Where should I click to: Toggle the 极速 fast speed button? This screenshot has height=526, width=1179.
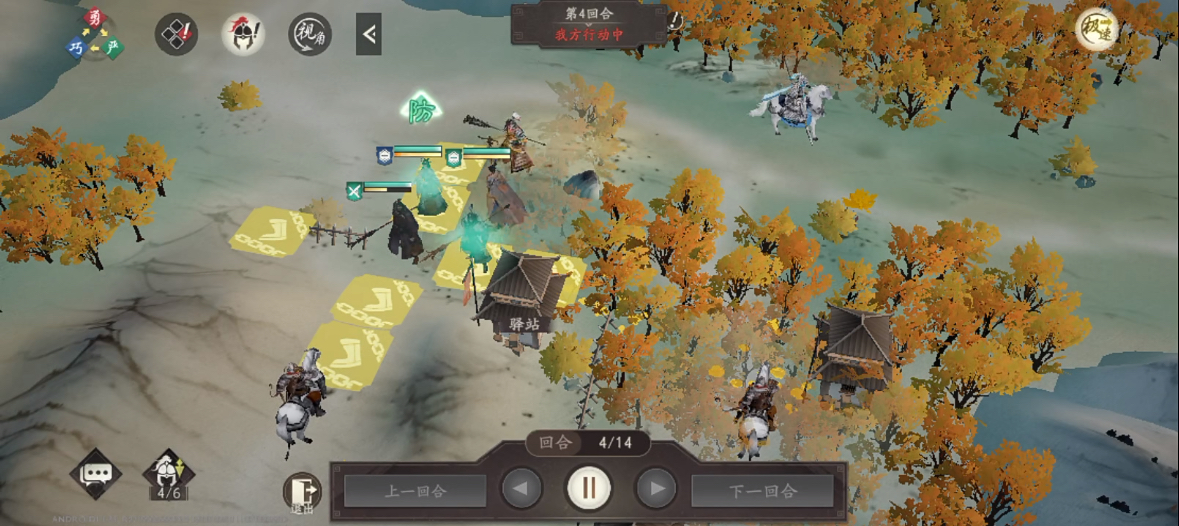[x=1097, y=30]
